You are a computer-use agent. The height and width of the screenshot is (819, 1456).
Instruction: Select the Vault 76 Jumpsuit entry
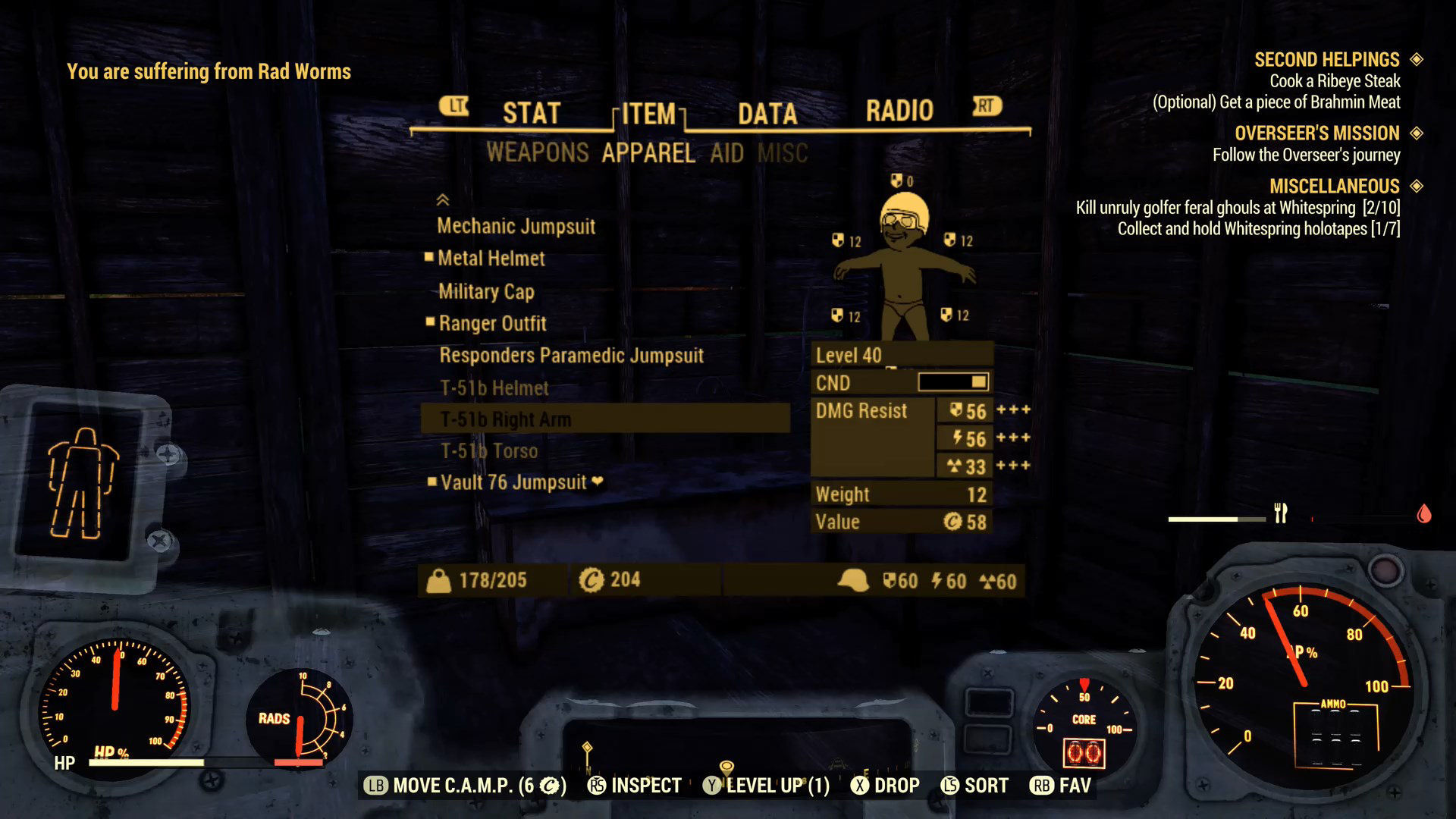513,483
